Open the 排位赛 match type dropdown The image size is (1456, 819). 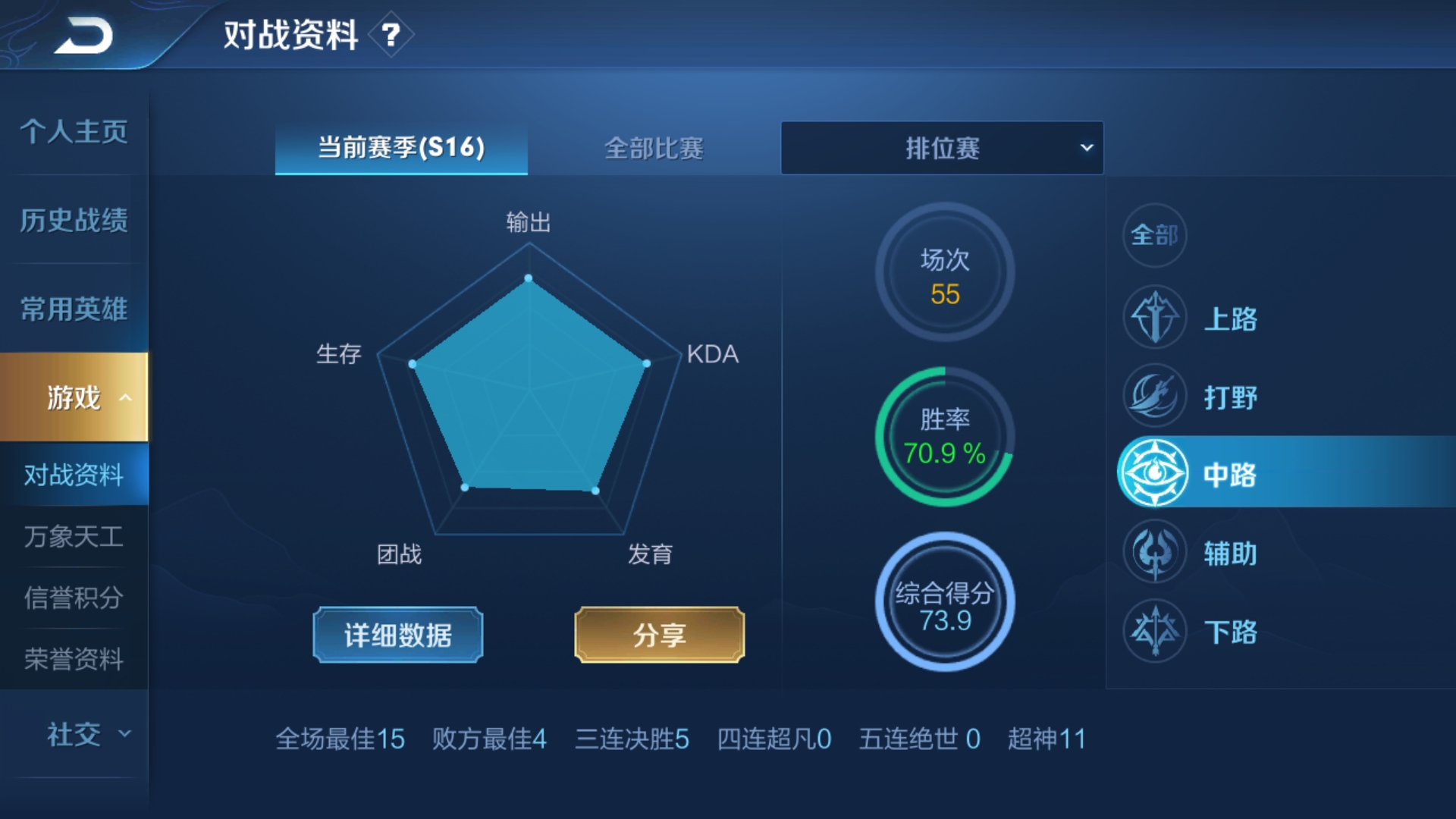[x=943, y=149]
